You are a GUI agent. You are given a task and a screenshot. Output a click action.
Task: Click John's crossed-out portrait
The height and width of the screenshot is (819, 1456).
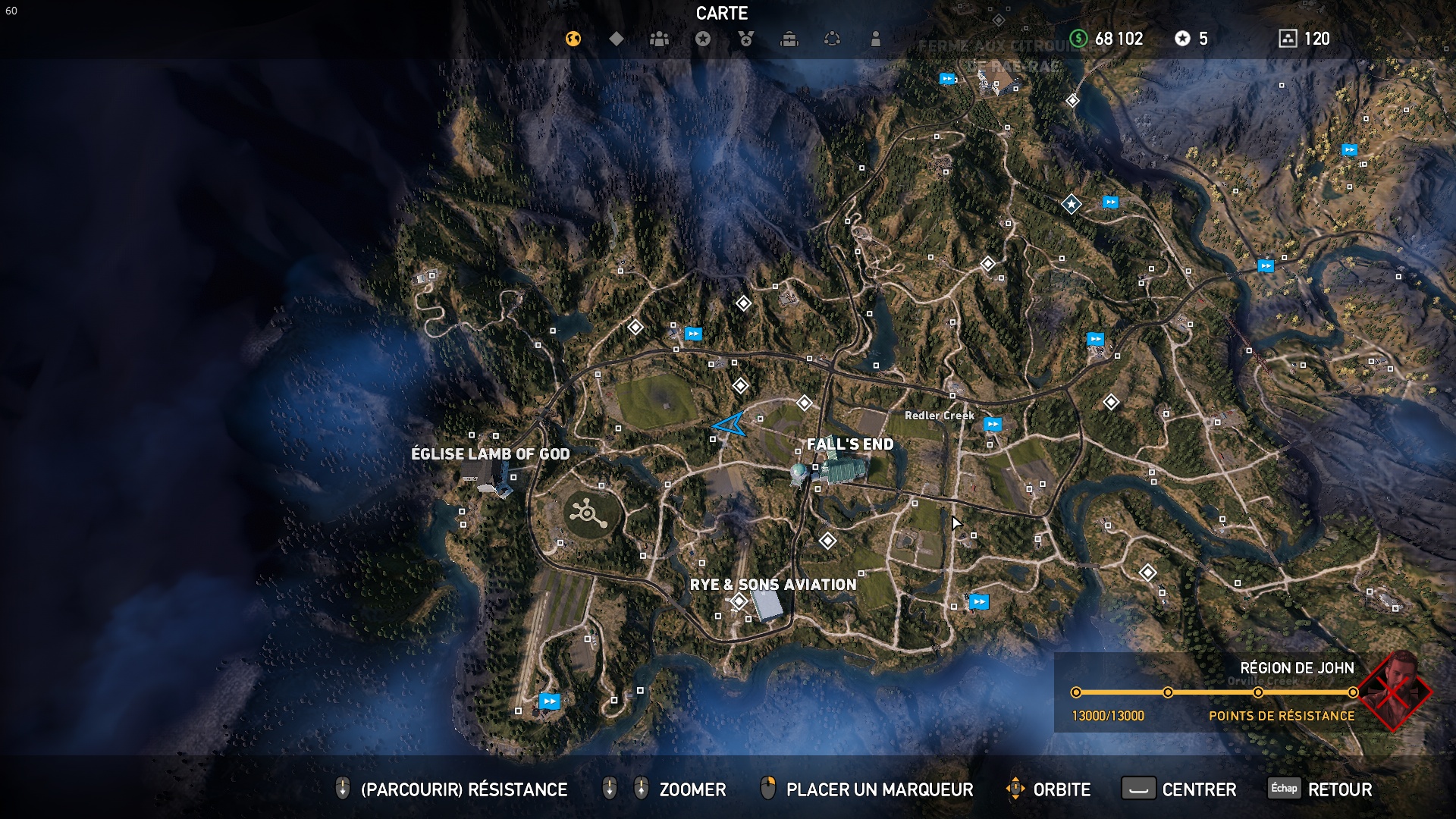[x=1395, y=690]
